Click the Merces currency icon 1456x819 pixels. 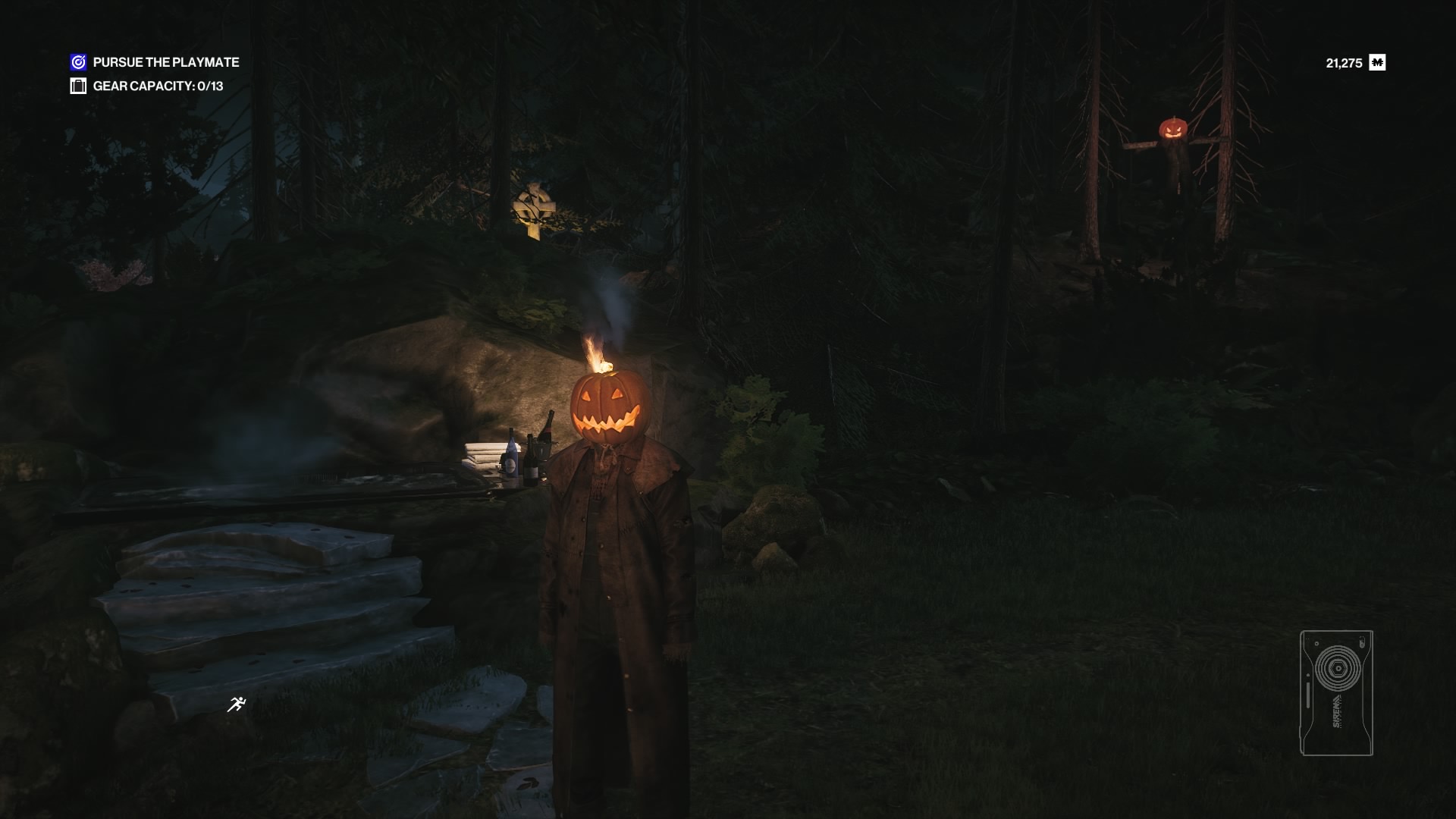(x=1377, y=63)
